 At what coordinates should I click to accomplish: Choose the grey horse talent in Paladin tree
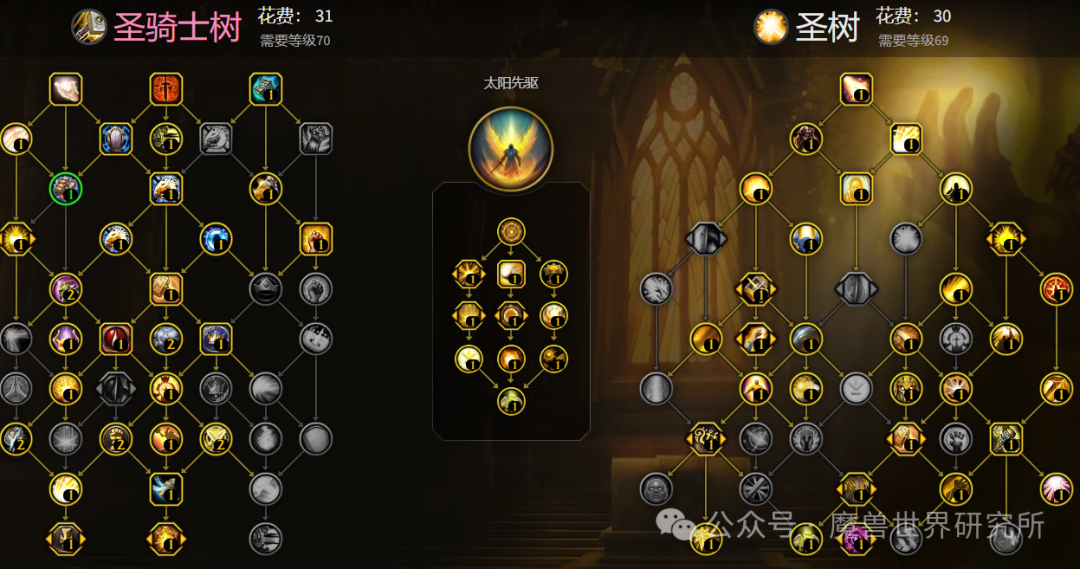[x=216, y=138]
